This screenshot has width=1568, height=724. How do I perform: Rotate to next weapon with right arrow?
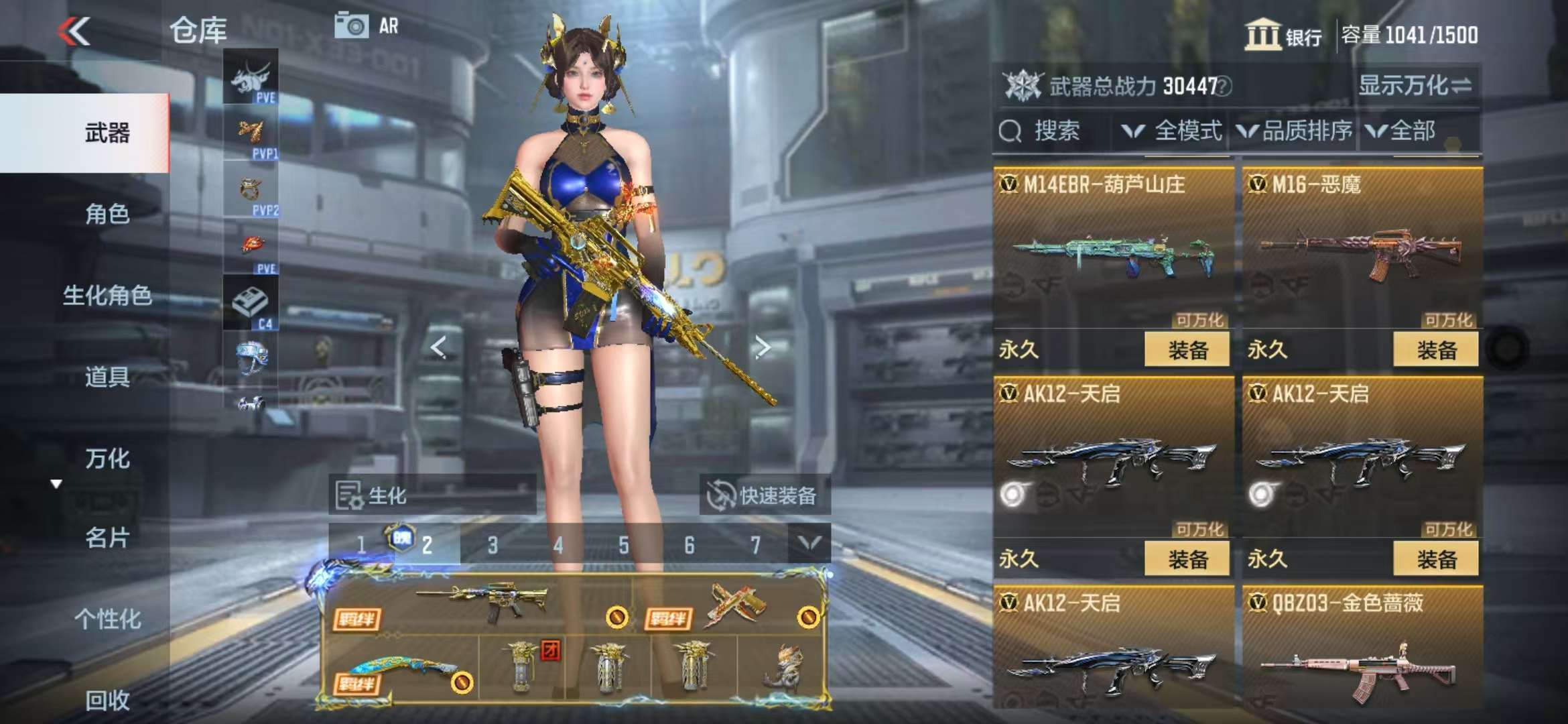point(762,347)
